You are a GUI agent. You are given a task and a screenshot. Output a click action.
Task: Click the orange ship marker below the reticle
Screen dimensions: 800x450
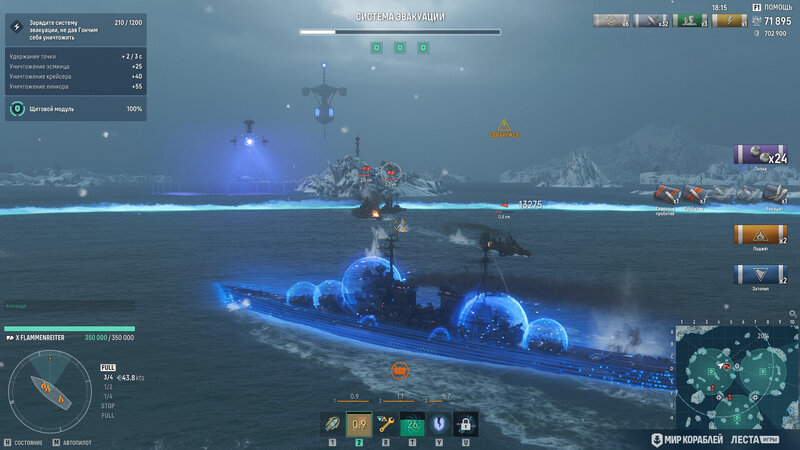[399, 371]
